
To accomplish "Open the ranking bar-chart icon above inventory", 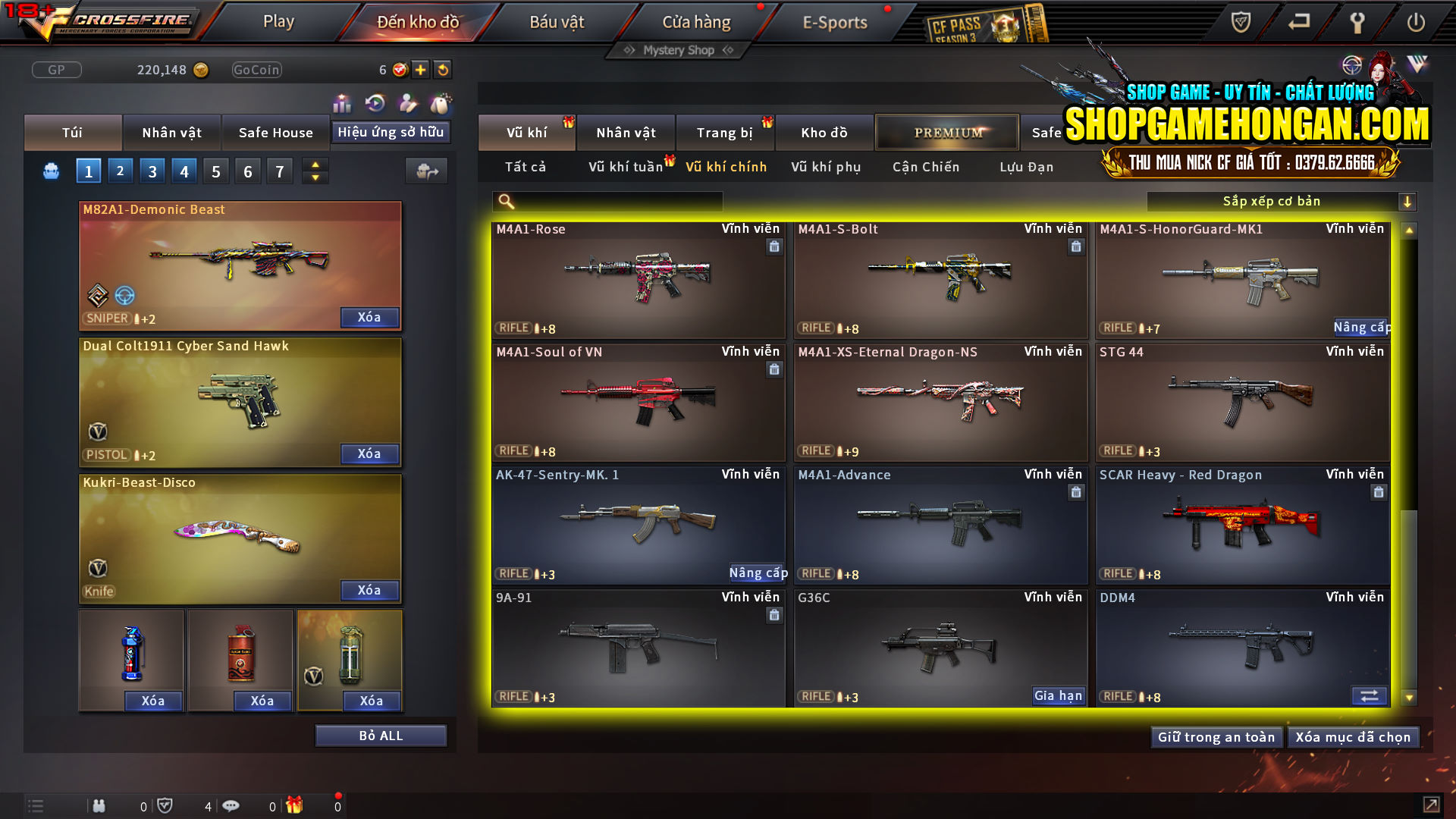I will 343,103.
